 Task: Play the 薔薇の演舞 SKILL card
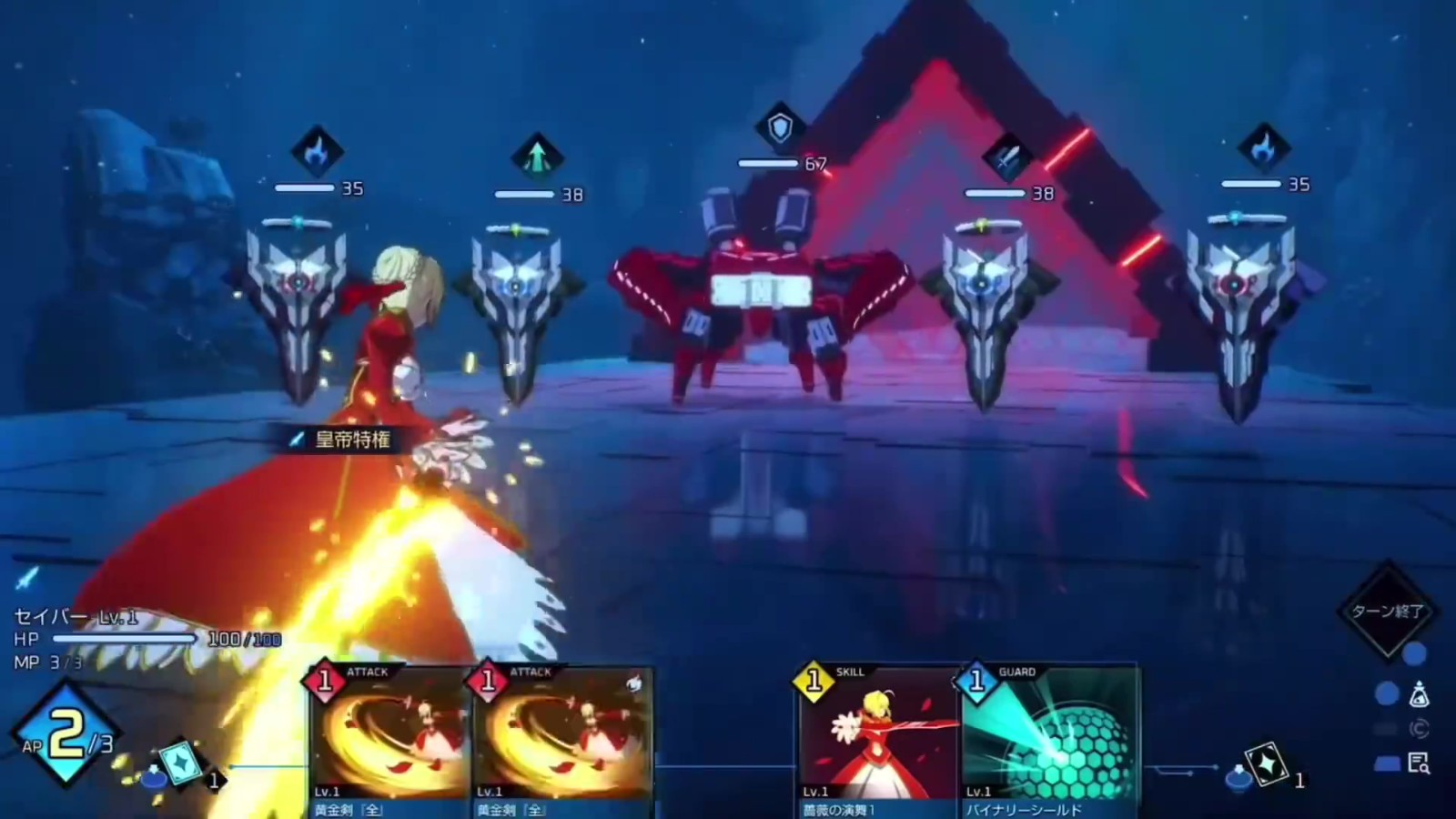coord(875,739)
